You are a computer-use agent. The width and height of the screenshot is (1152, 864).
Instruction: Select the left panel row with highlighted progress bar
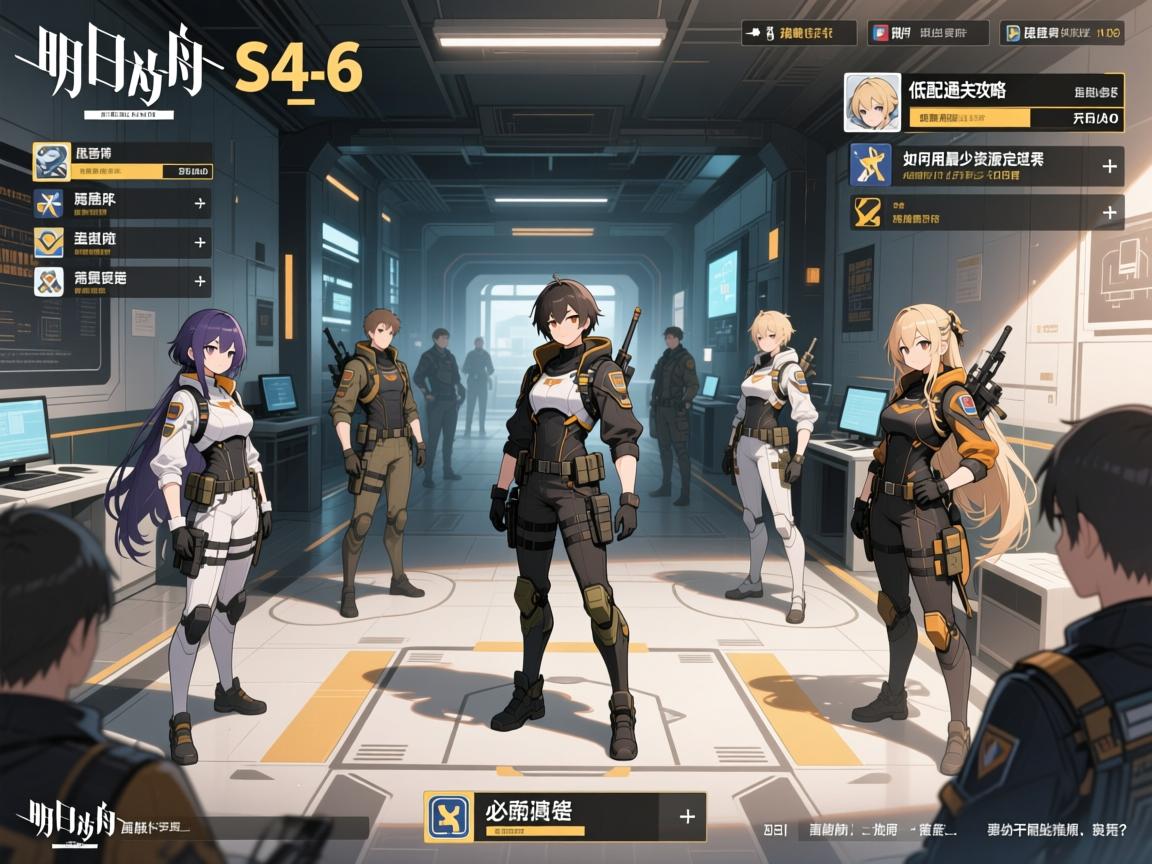coord(122,161)
